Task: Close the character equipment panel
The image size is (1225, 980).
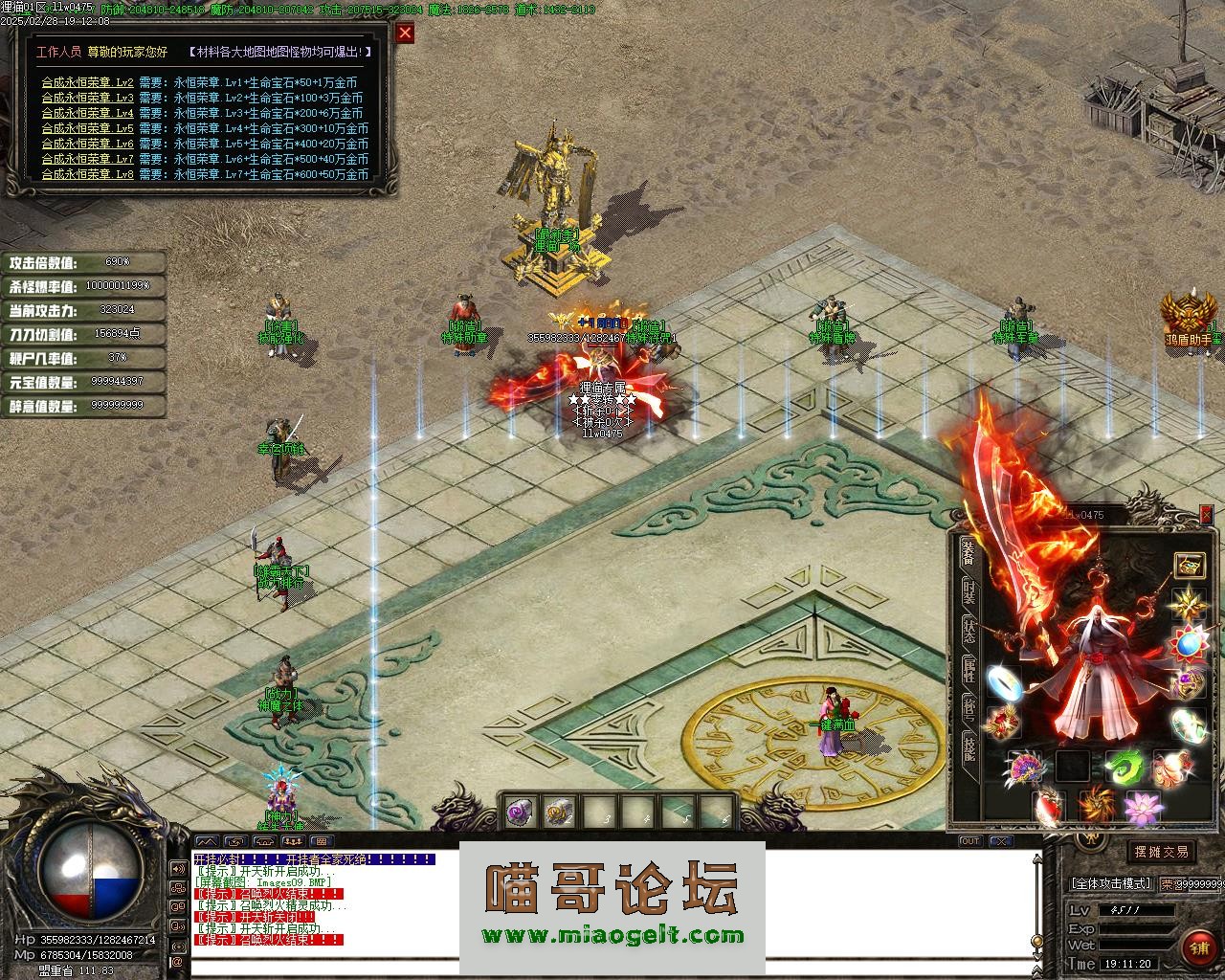Action: 1207,515
